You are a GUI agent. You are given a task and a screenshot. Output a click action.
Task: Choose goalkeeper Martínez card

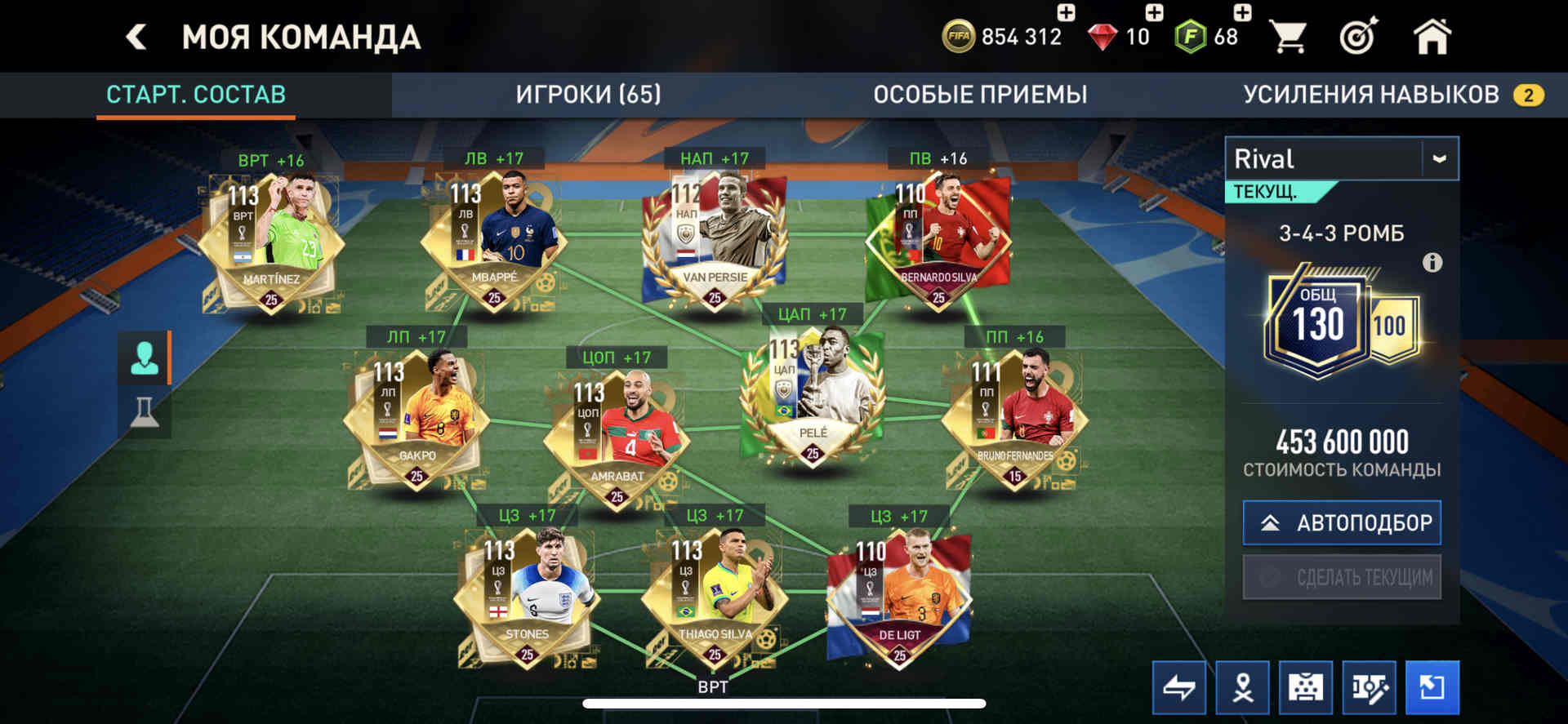pos(271,242)
